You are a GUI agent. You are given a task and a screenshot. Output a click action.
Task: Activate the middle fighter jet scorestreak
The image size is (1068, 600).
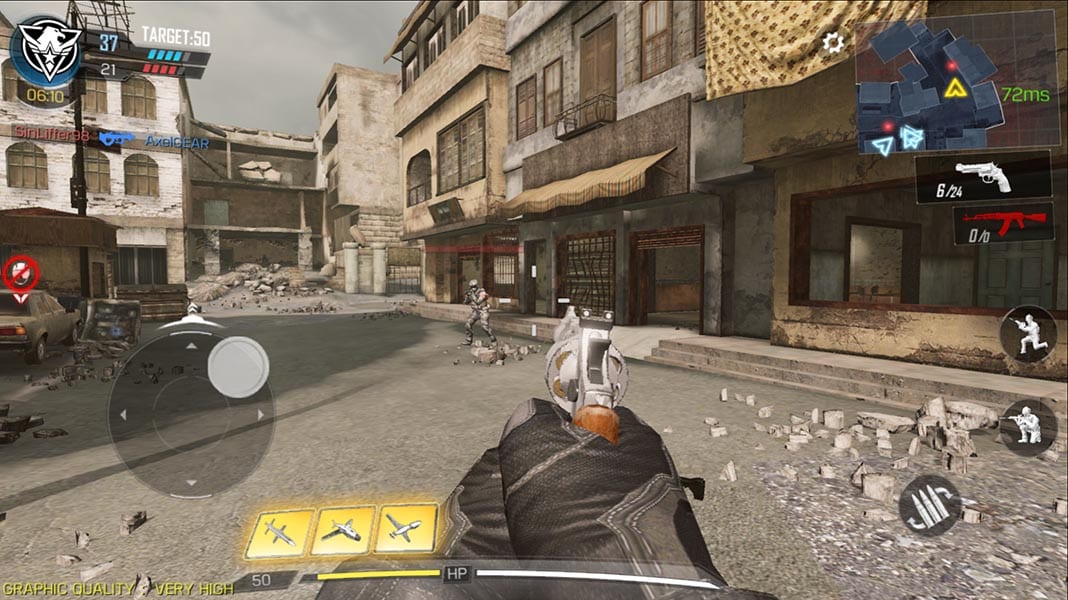(342, 531)
